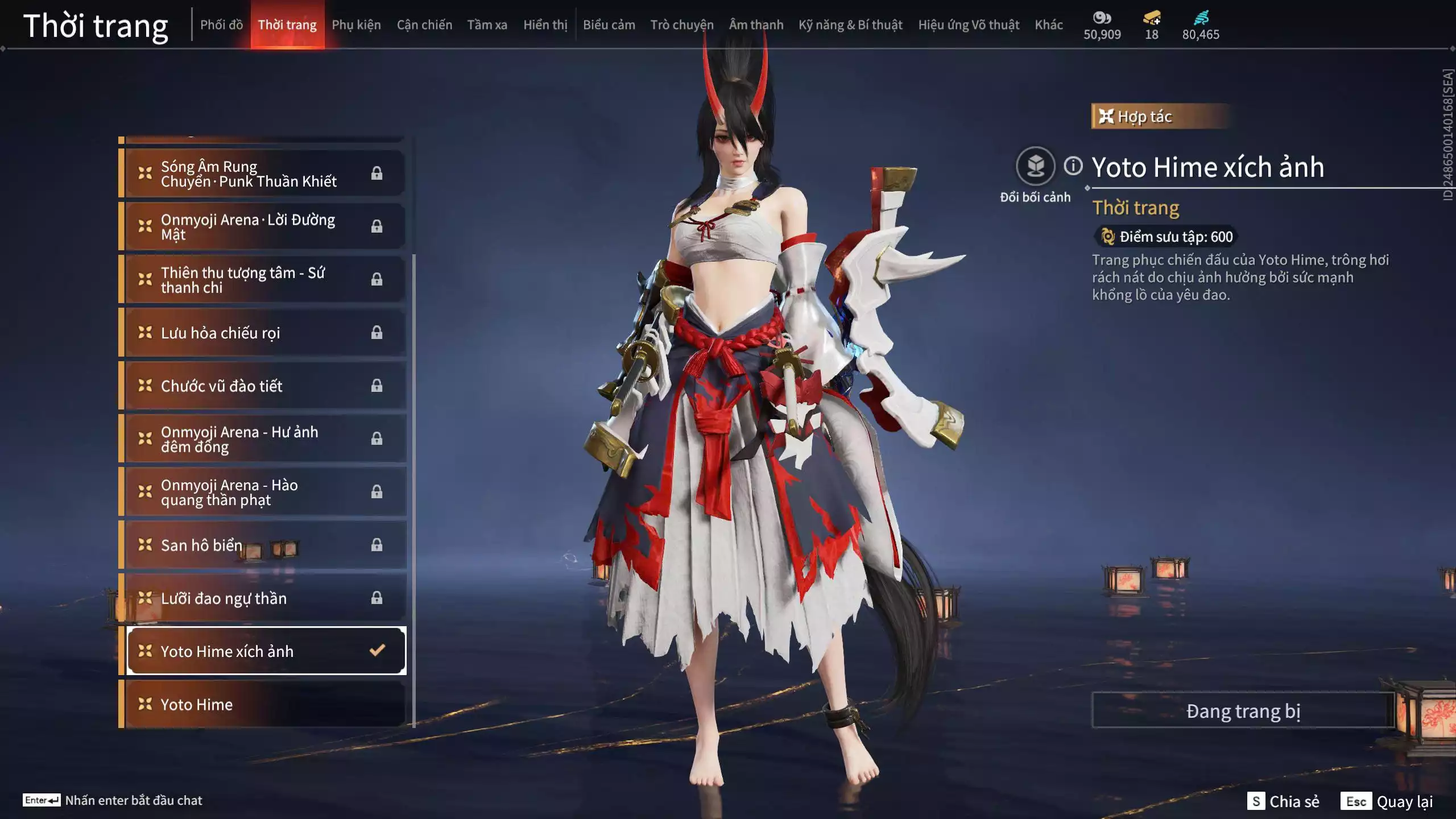The image size is (1456, 819).
Task: Open the Khác tab
Action: click(1048, 25)
